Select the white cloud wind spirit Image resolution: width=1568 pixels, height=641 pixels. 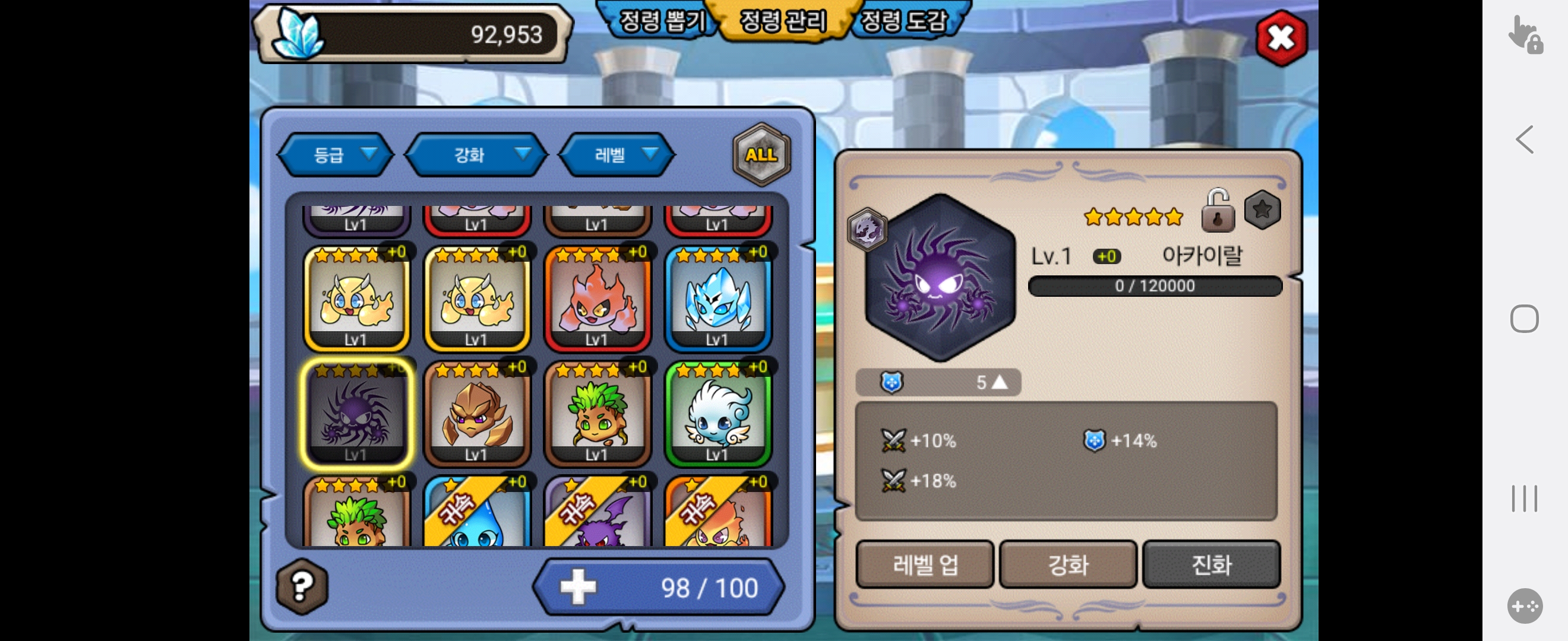pyautogui.click(x=717, y=414)
